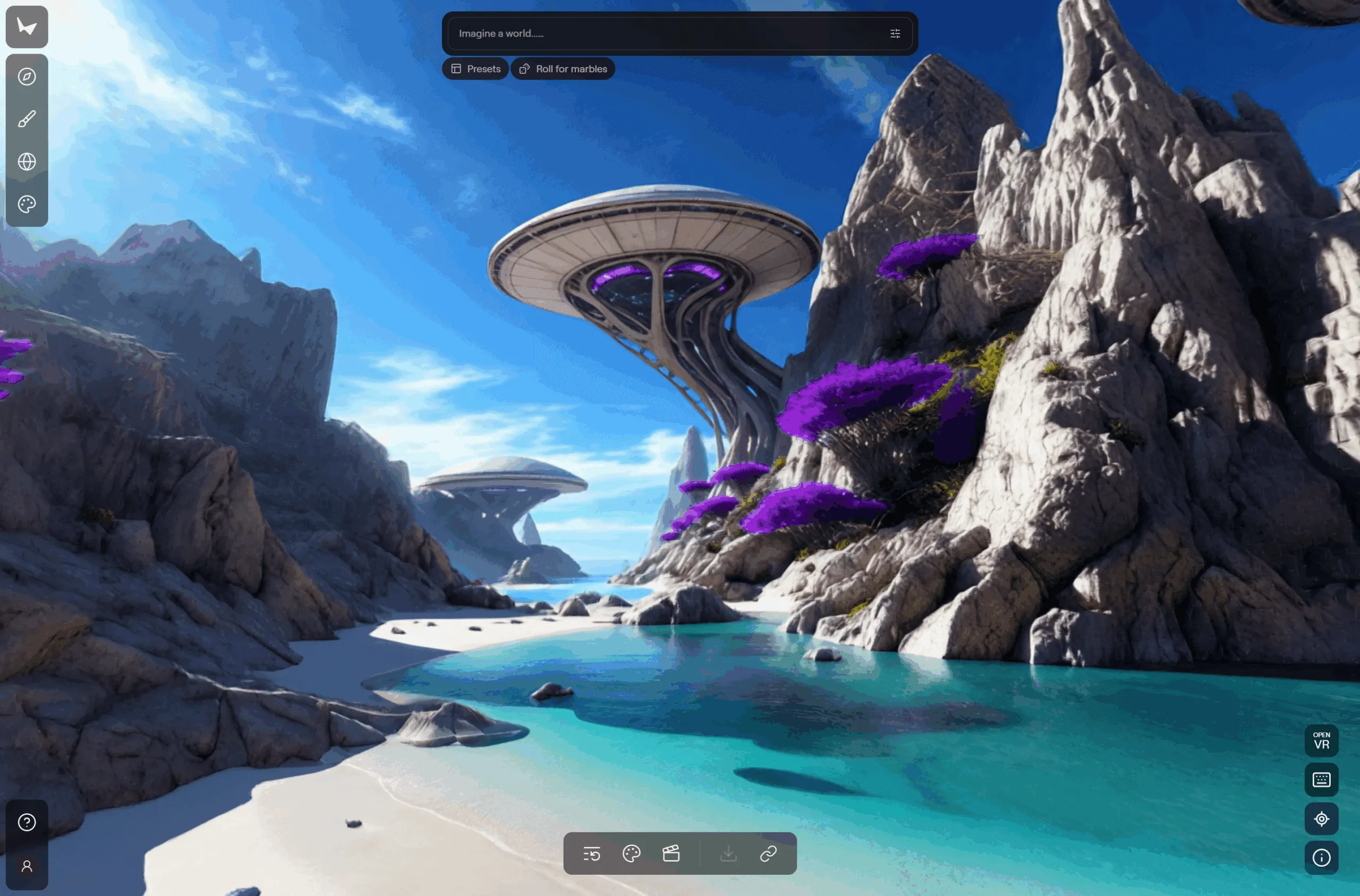Open the globe worlds panel
1360x896 pixels.
[x=27, y=161]
